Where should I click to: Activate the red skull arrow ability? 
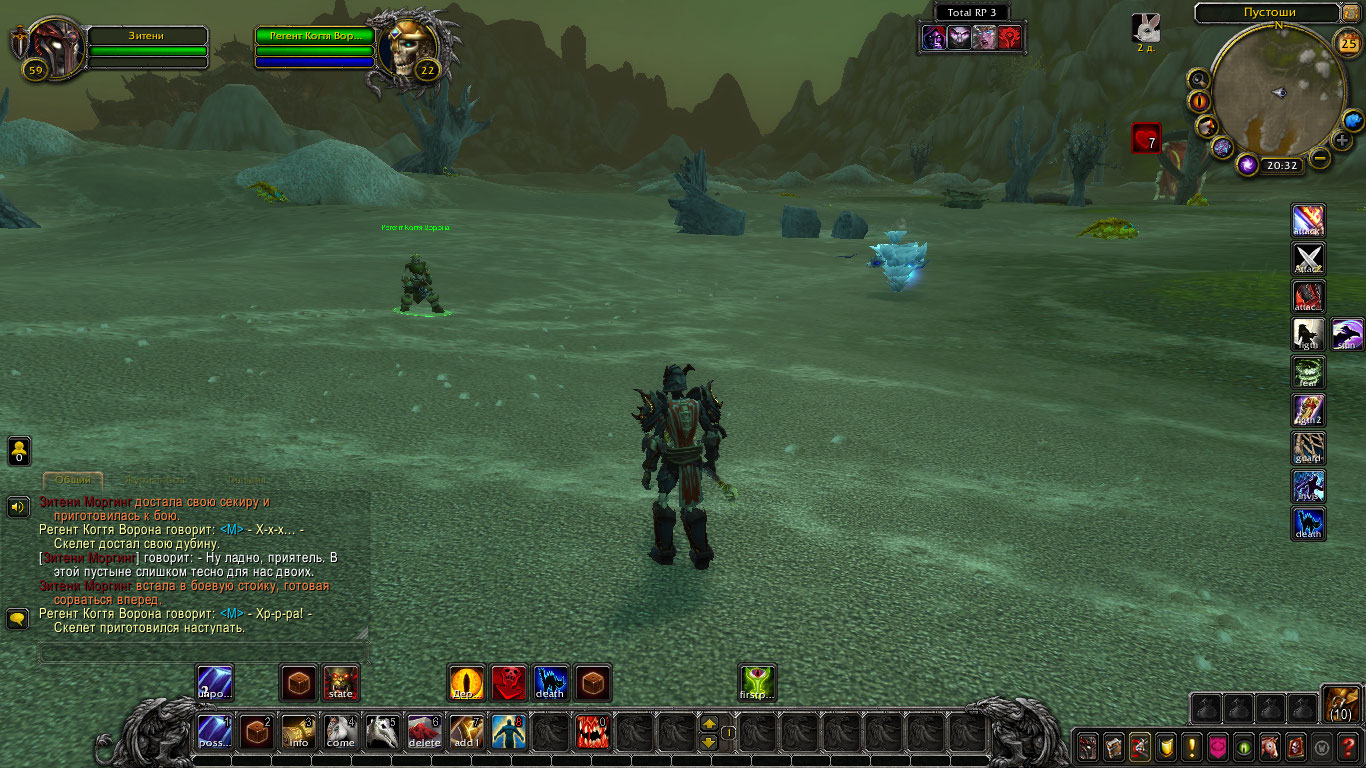(509, 683)
